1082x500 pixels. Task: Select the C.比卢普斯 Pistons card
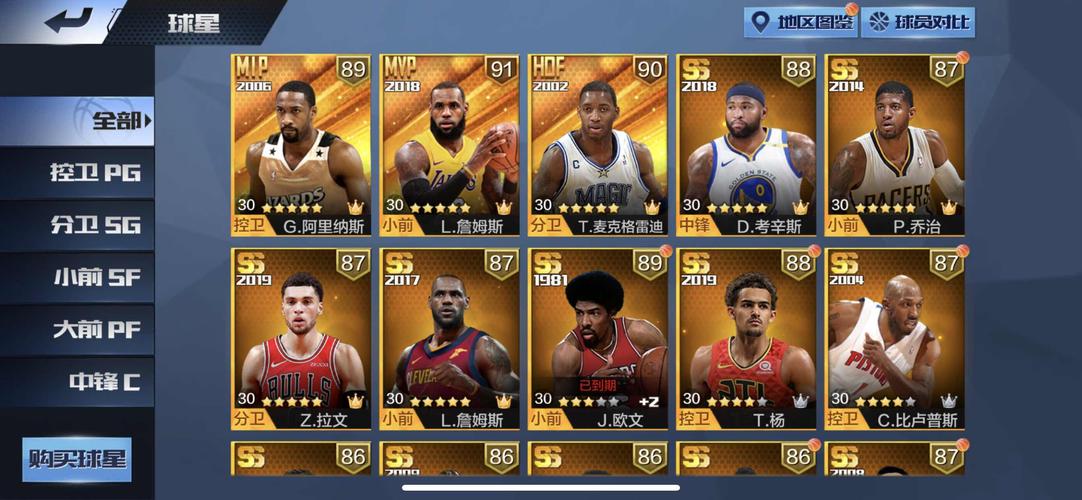pos(895,339)
